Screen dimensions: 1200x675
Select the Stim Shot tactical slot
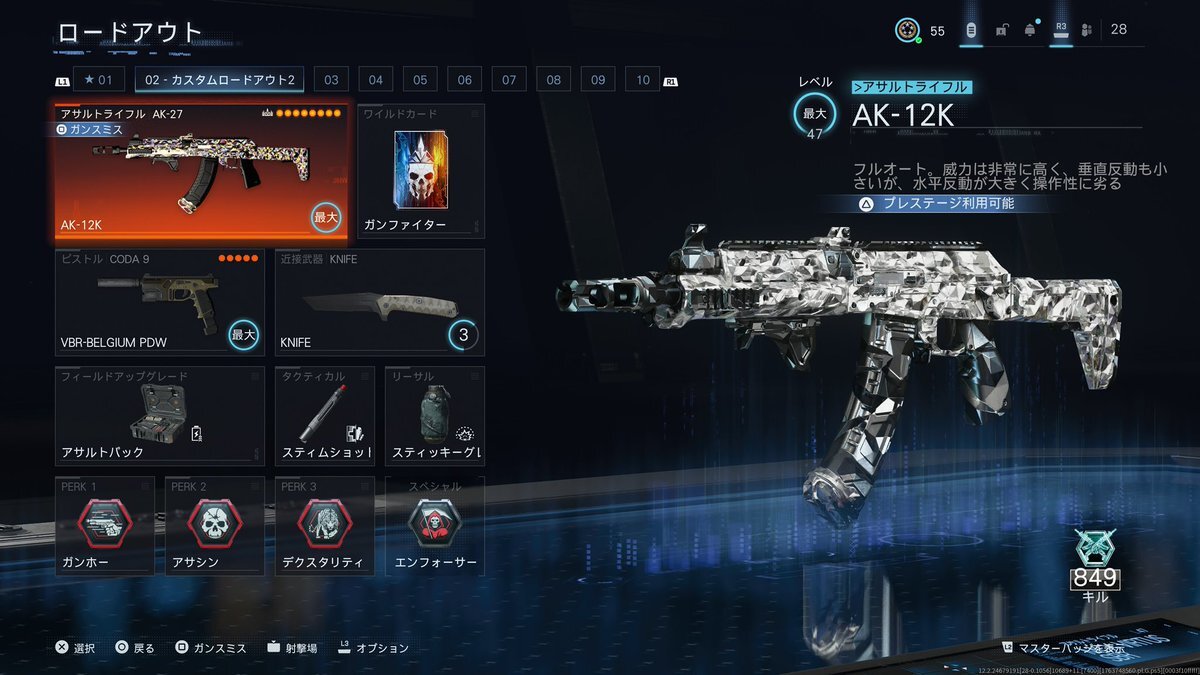(x=325, y=416)
